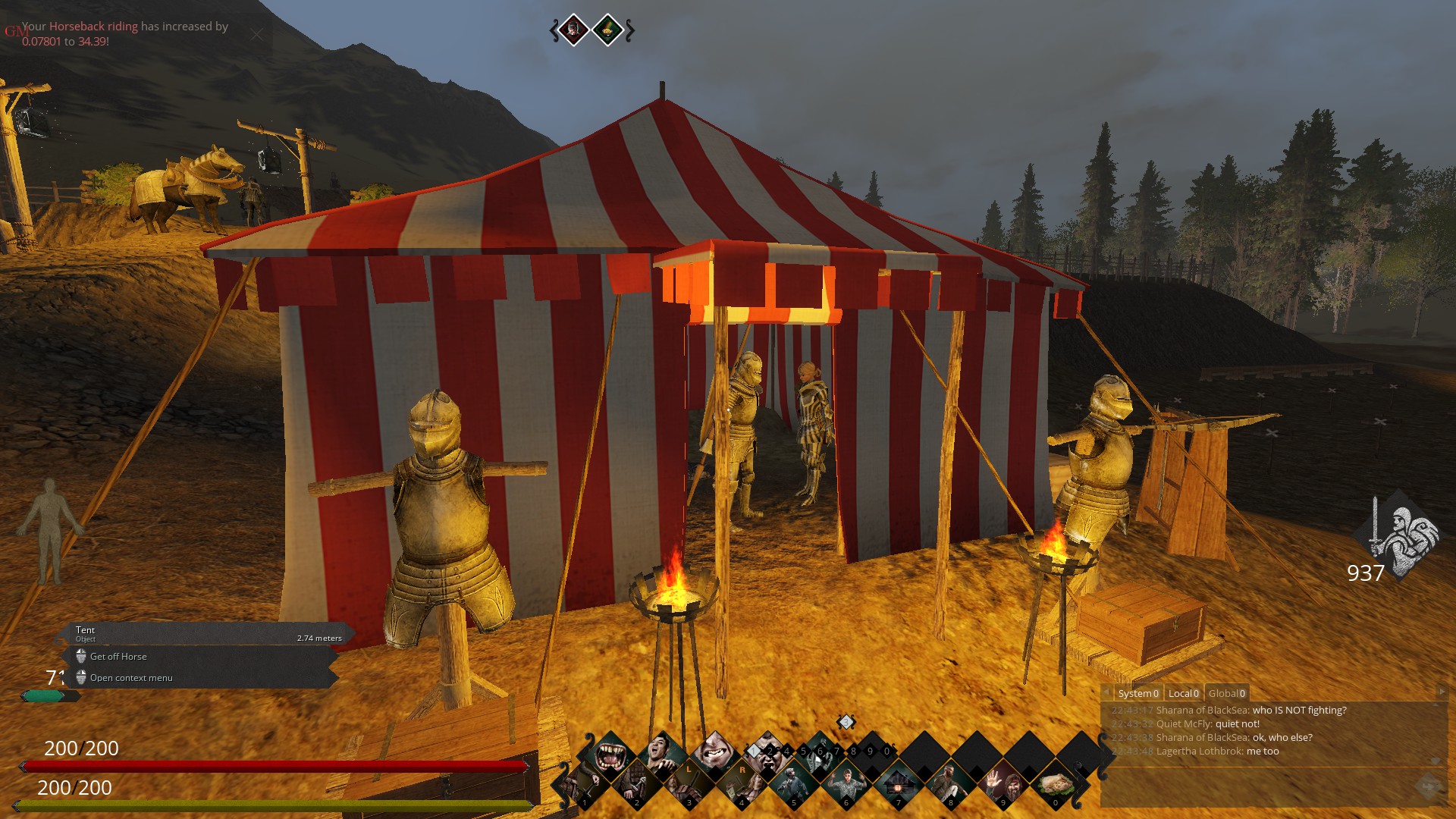The image size is (1456, 819).
Task: Select the body silhouette equipment indicator
Action: (50, 531)
